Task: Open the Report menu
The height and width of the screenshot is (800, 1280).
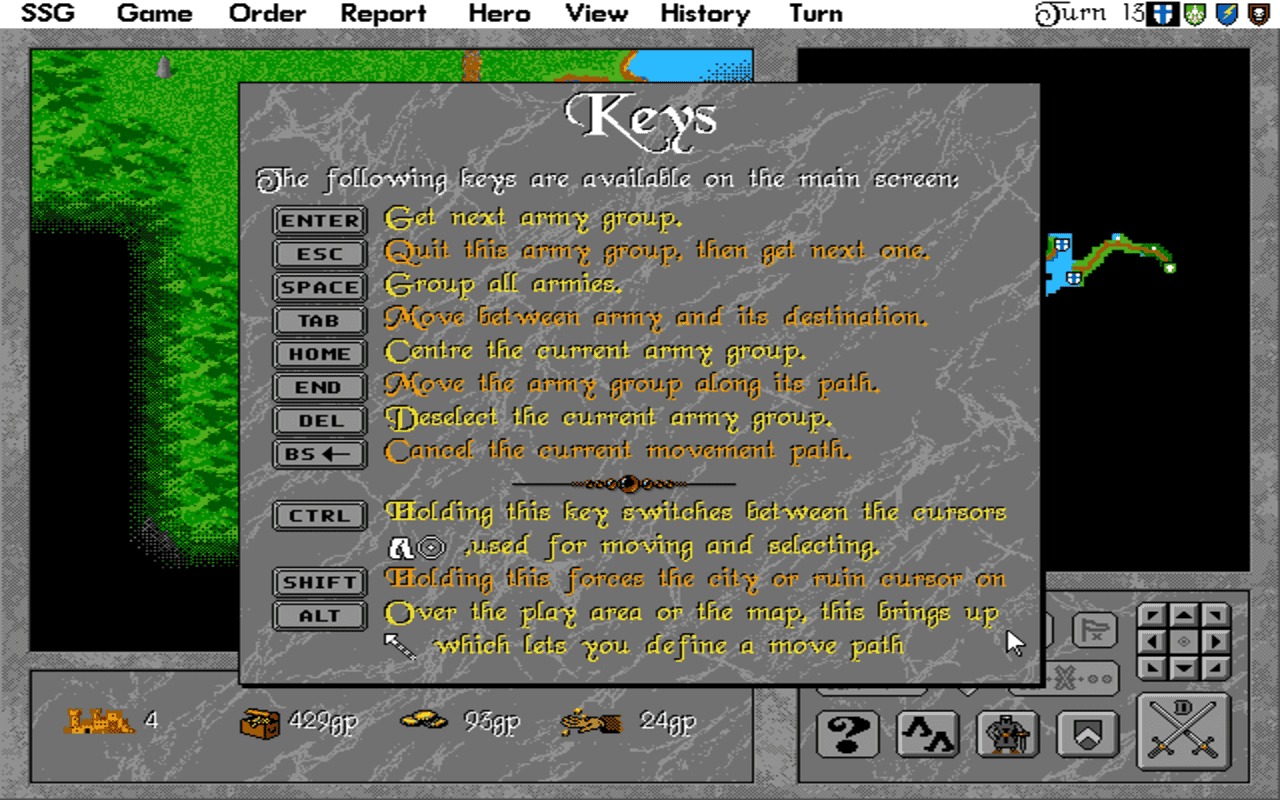Action: 383,13
